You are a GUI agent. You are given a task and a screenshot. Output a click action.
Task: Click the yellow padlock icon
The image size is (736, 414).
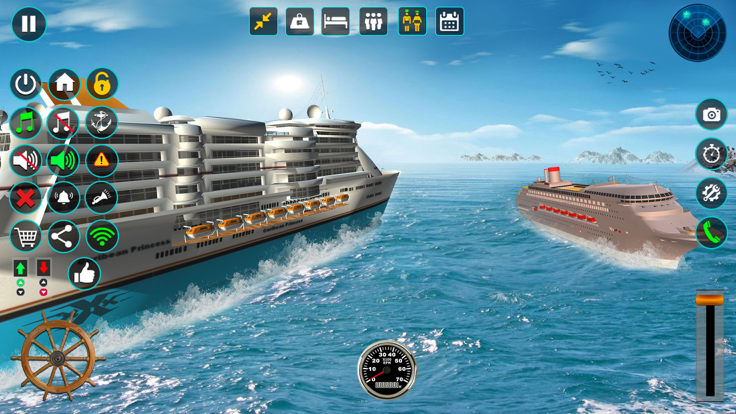tap(102, 84)
